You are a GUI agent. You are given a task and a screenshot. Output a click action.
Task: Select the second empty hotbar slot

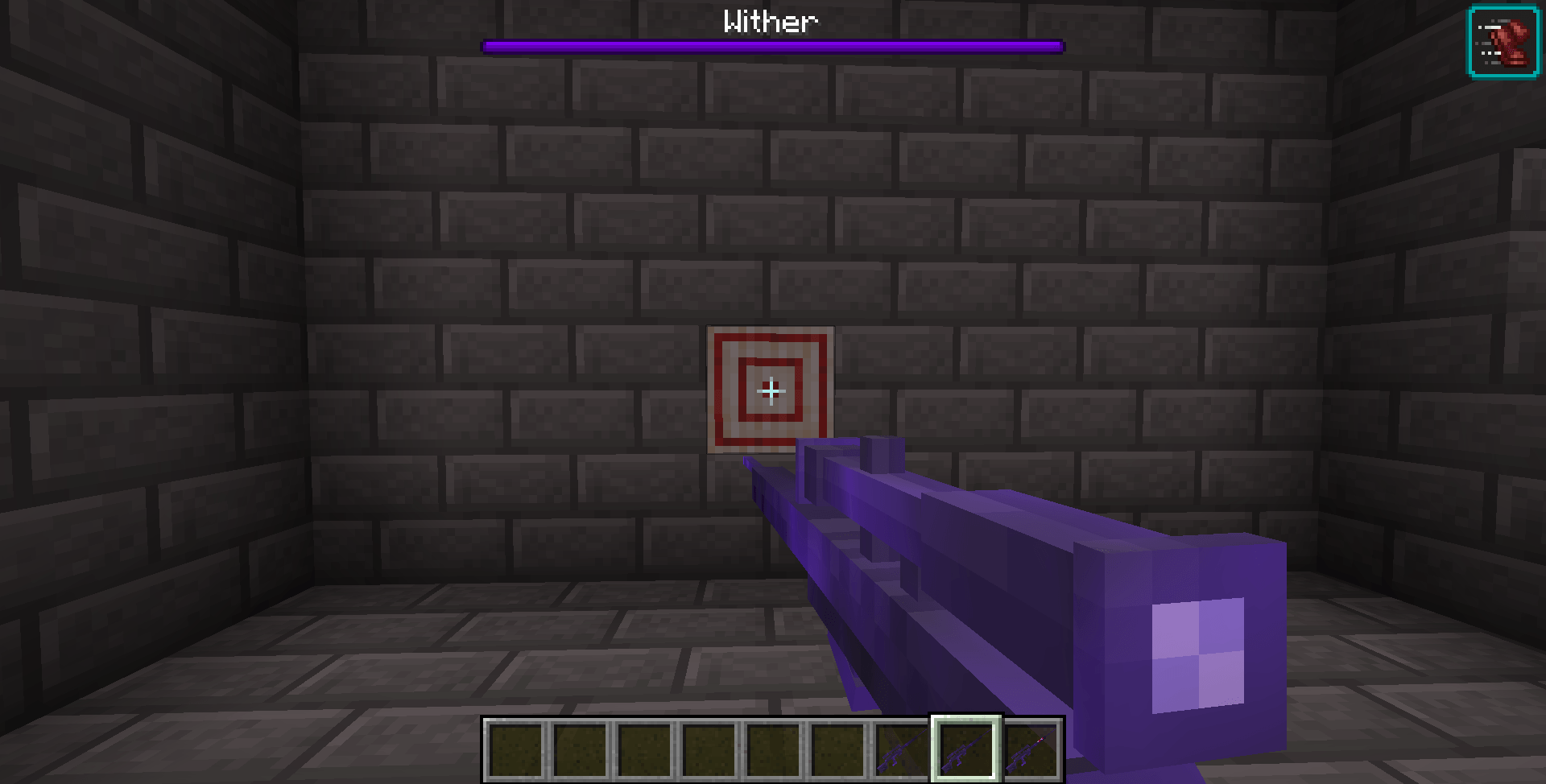pyautogui.click(x=581, y=749)
